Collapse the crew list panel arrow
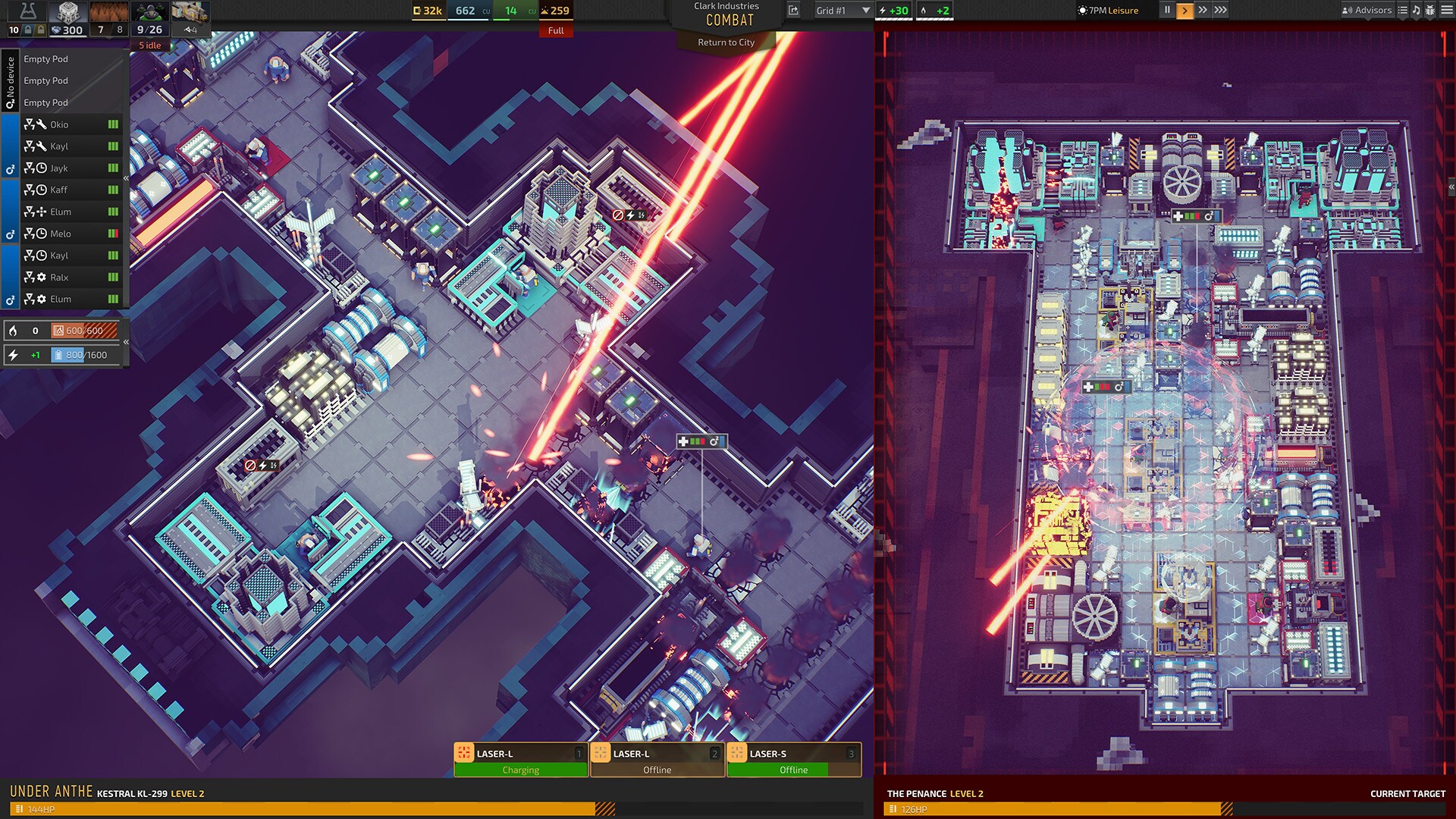The width and height of the screenshot is (1456, 819). (x=126, y=178)
